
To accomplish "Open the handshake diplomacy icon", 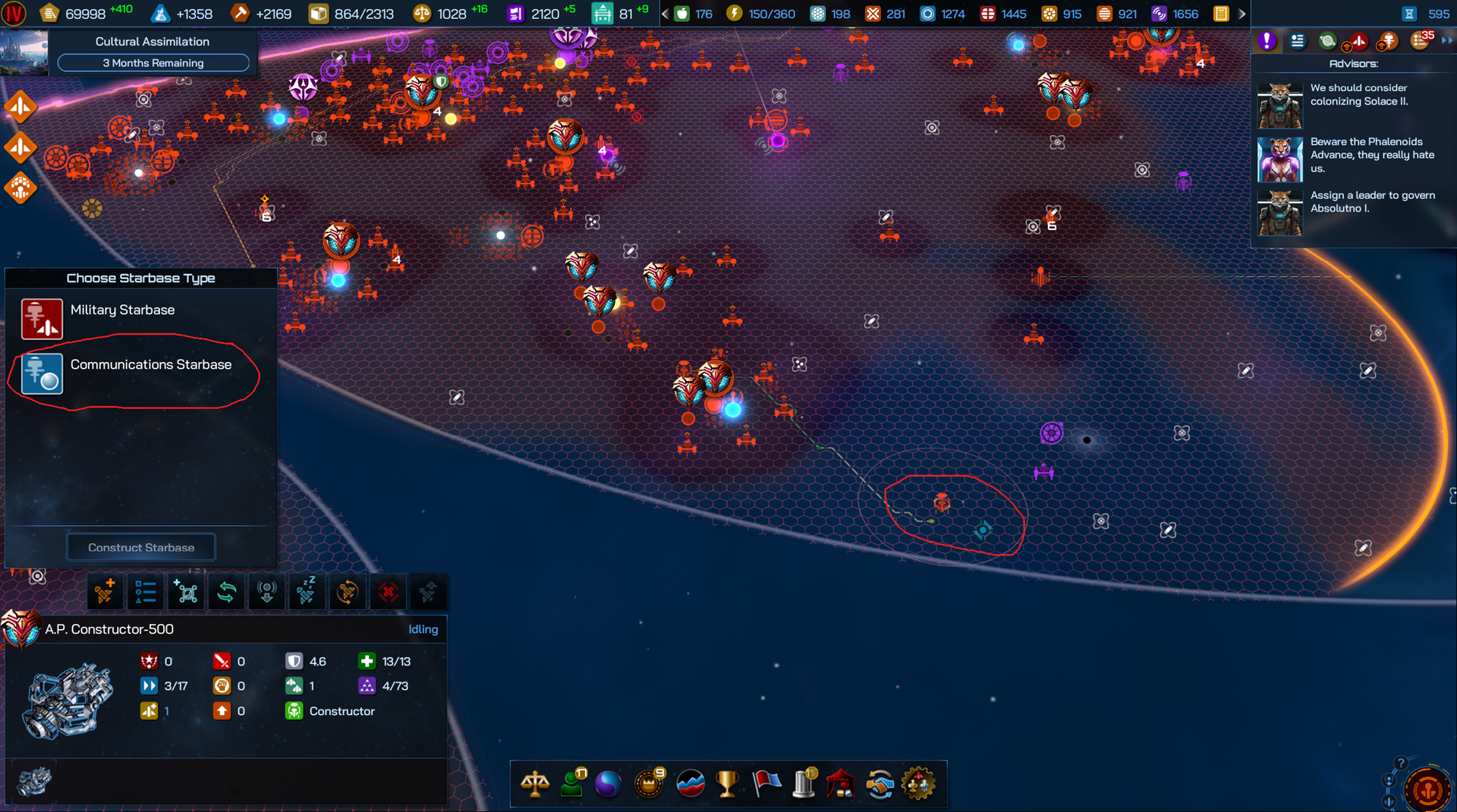I will click(880, 784).
